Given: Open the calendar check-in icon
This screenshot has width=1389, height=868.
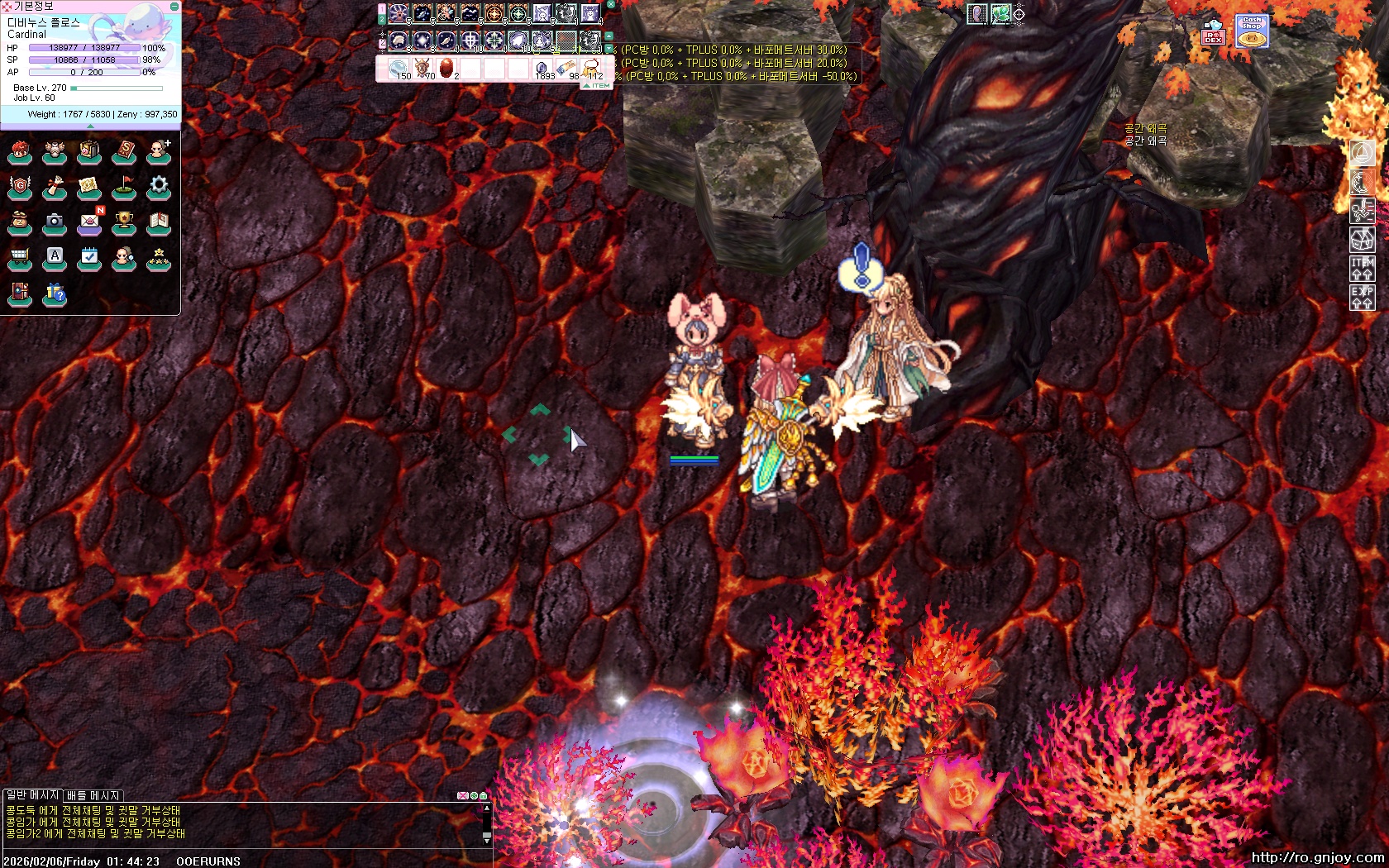Looking at the screenshot, I should point(88,258).
